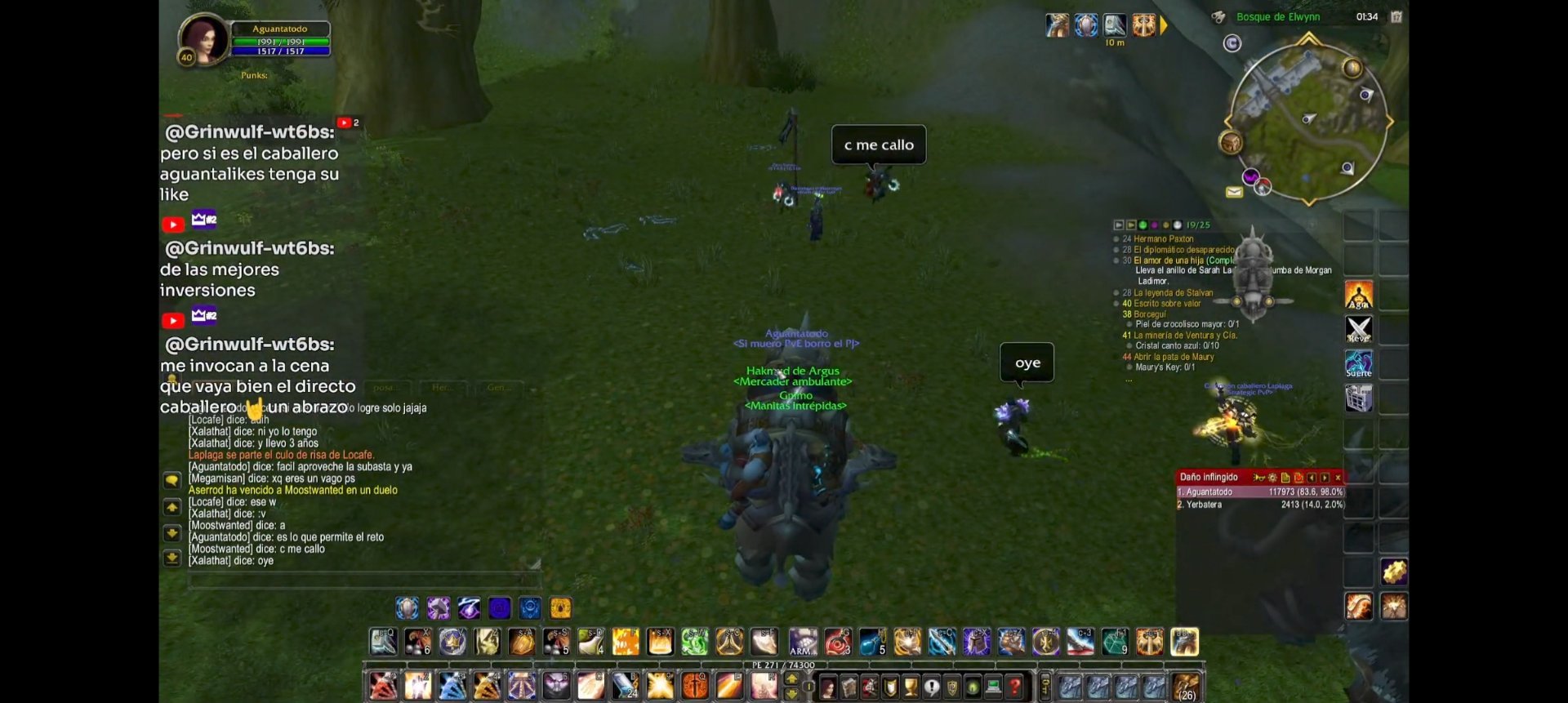
Task: Open the chat speech bubble menu
Action: 171,480
